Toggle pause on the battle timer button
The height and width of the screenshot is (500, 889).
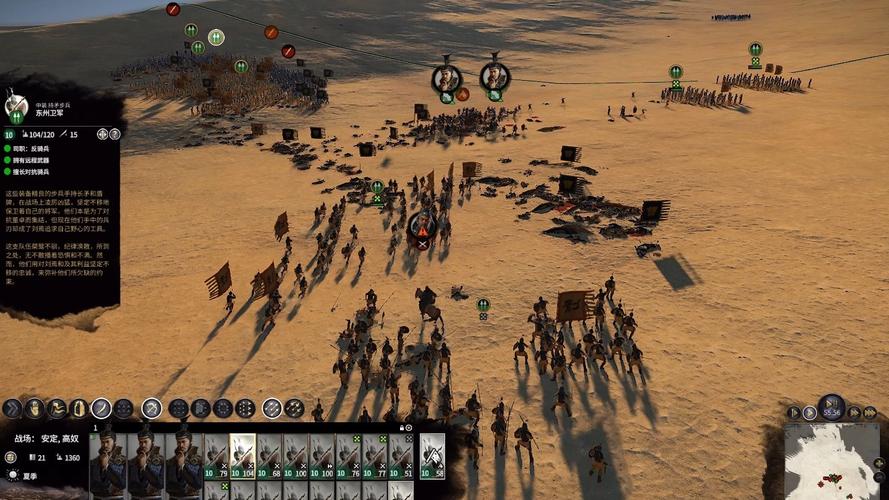[831, 407]
